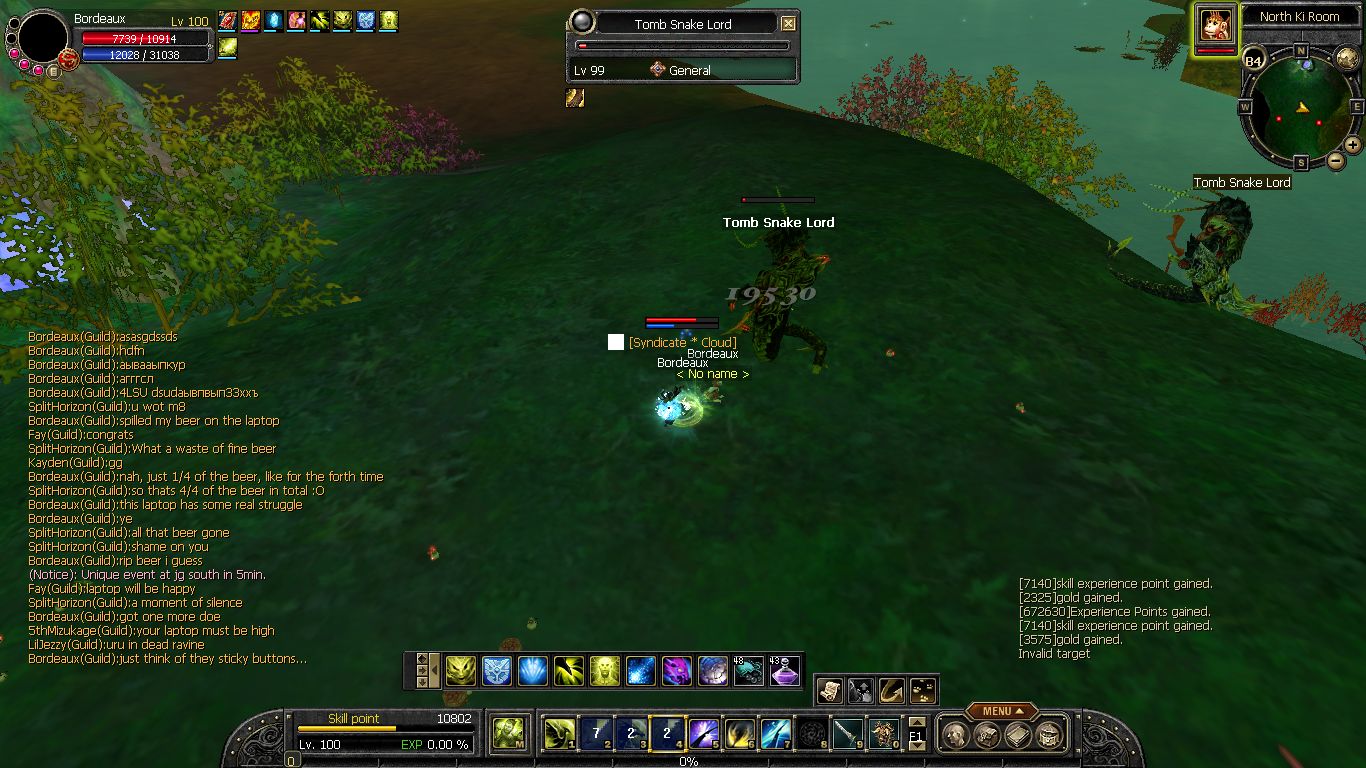This screenshot has width=1366, height=768.
Task: Use the teal item with count 48
Action: [749, 671]
